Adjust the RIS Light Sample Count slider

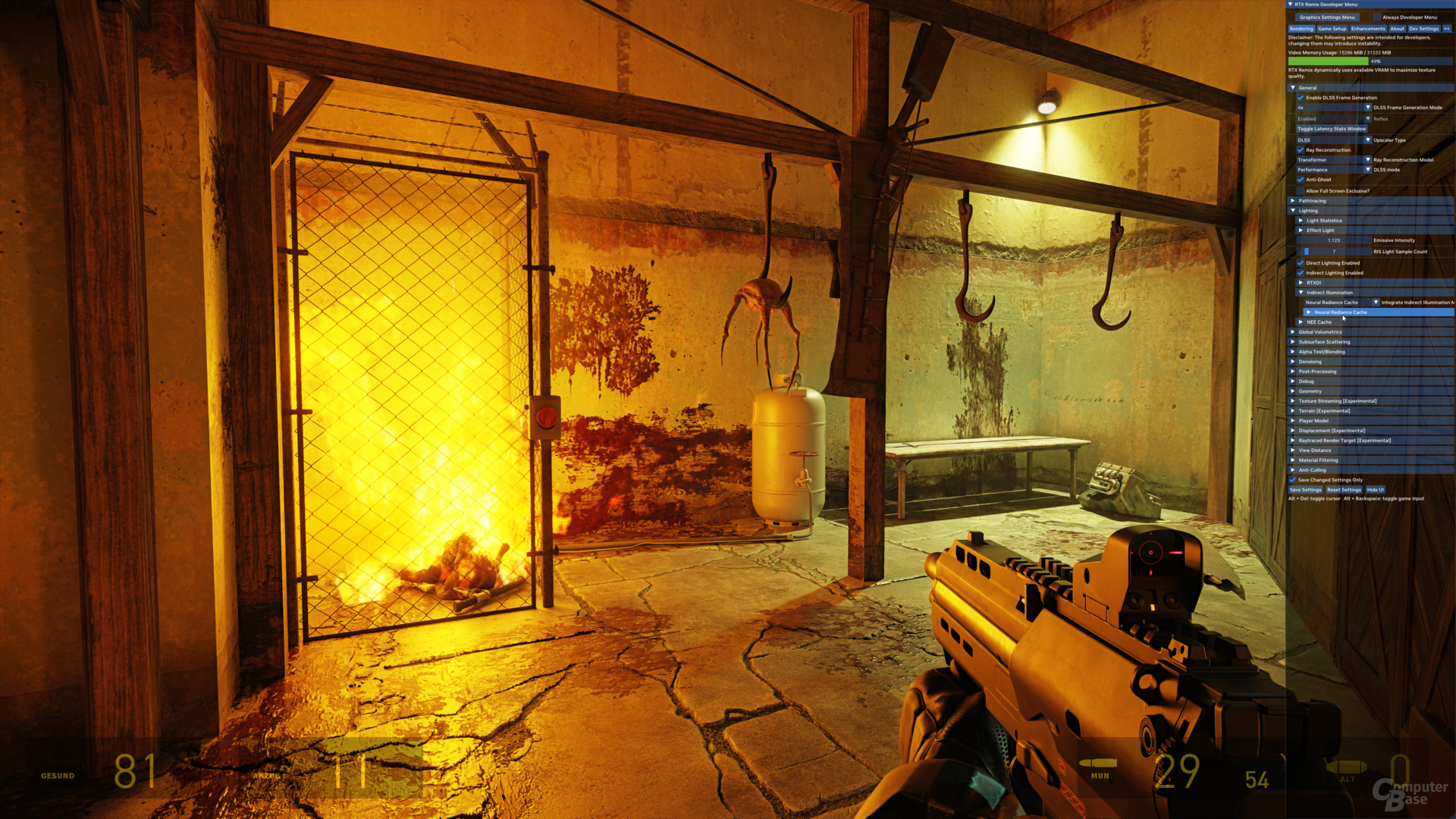click(x=1333, y=252)
